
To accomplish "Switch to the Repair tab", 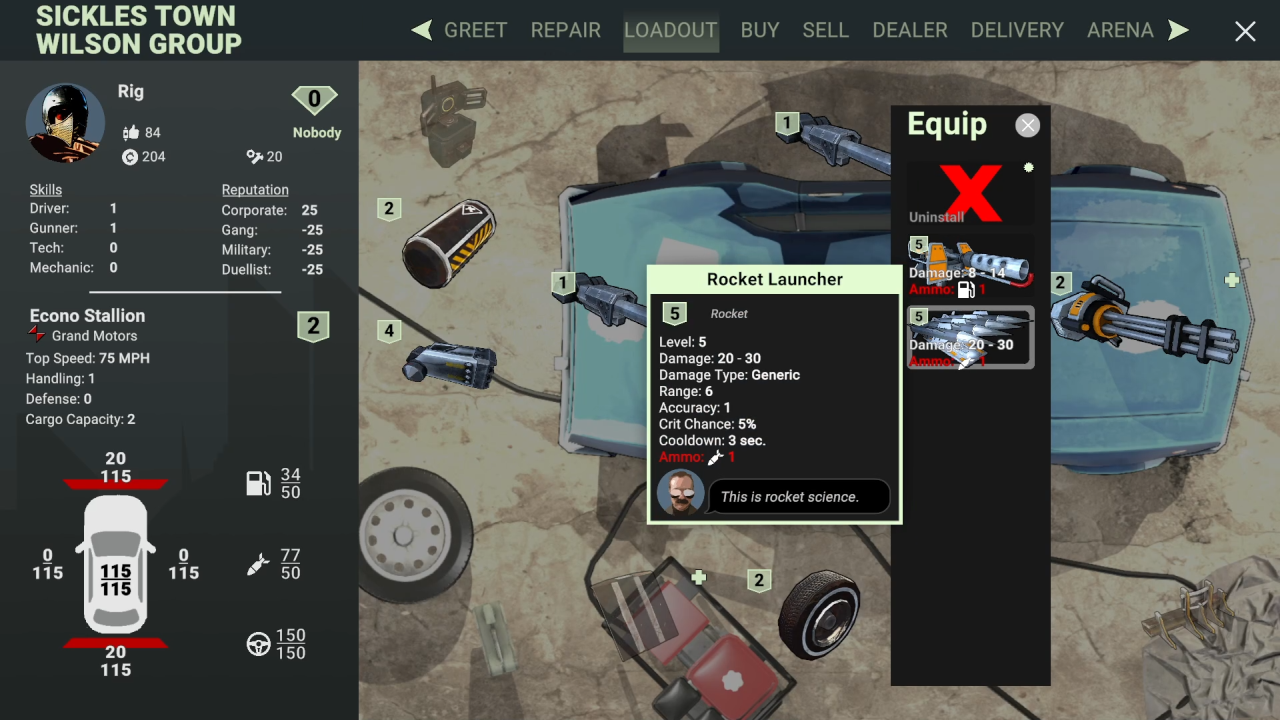I will click(x=565, y=30).
